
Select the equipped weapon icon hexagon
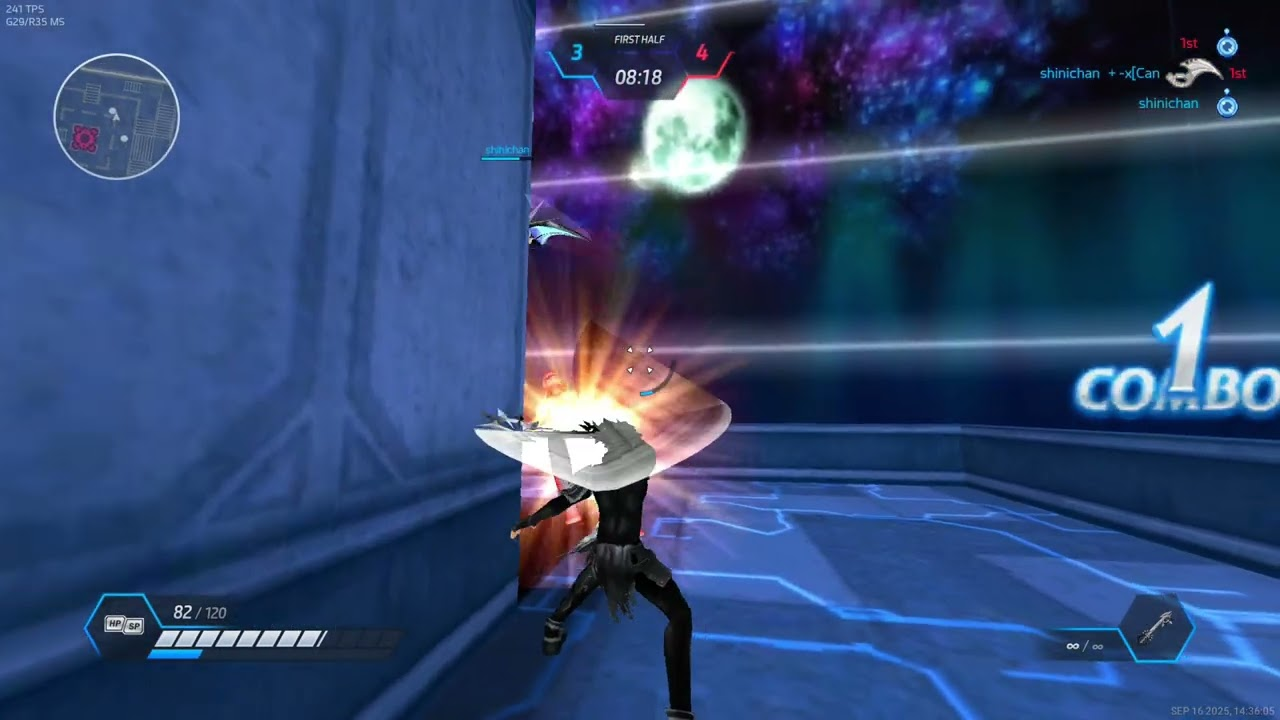pyautogui.click(x=1157, y=629)
